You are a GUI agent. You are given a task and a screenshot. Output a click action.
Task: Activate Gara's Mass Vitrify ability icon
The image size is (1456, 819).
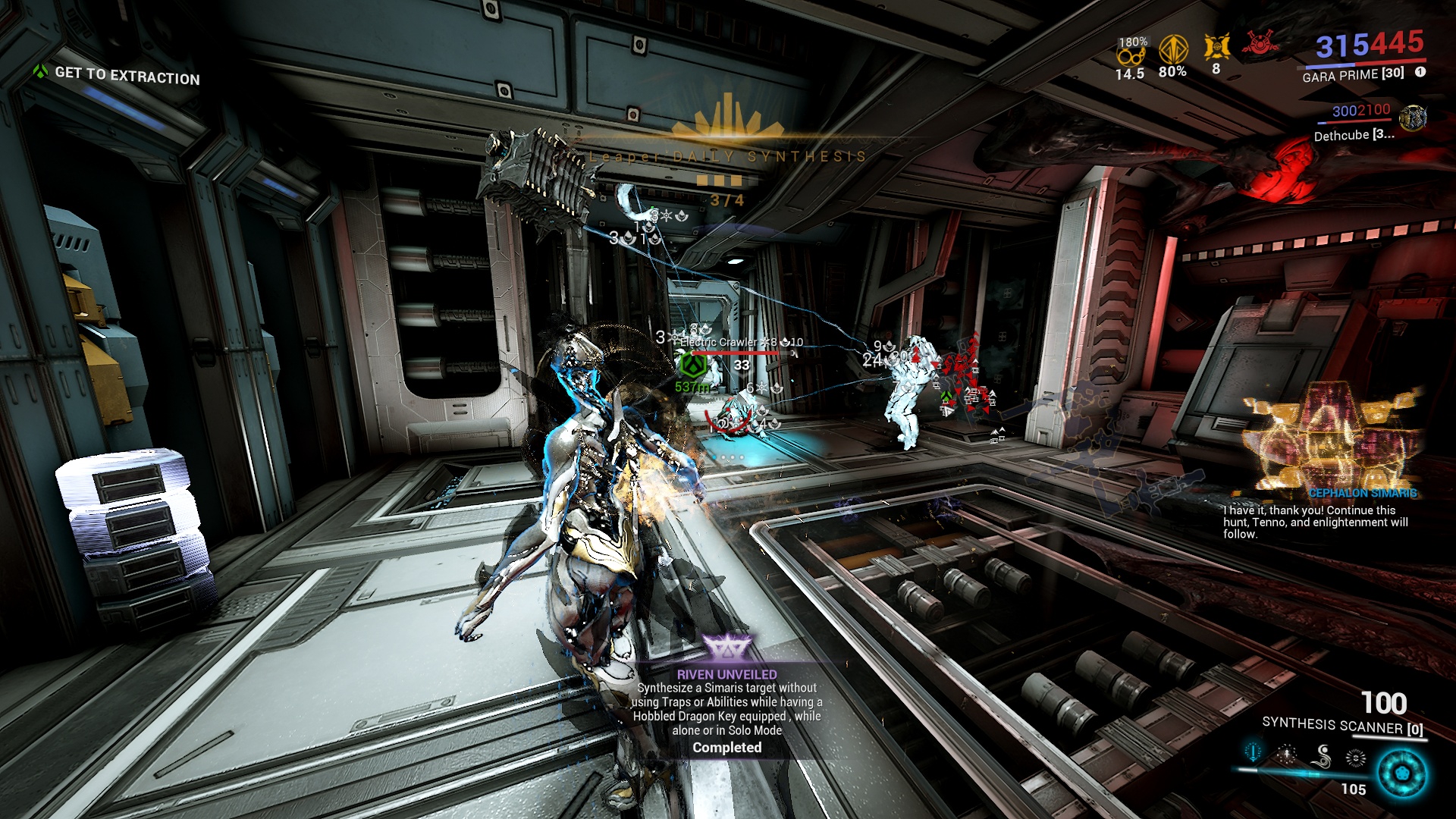[1356, 757]
